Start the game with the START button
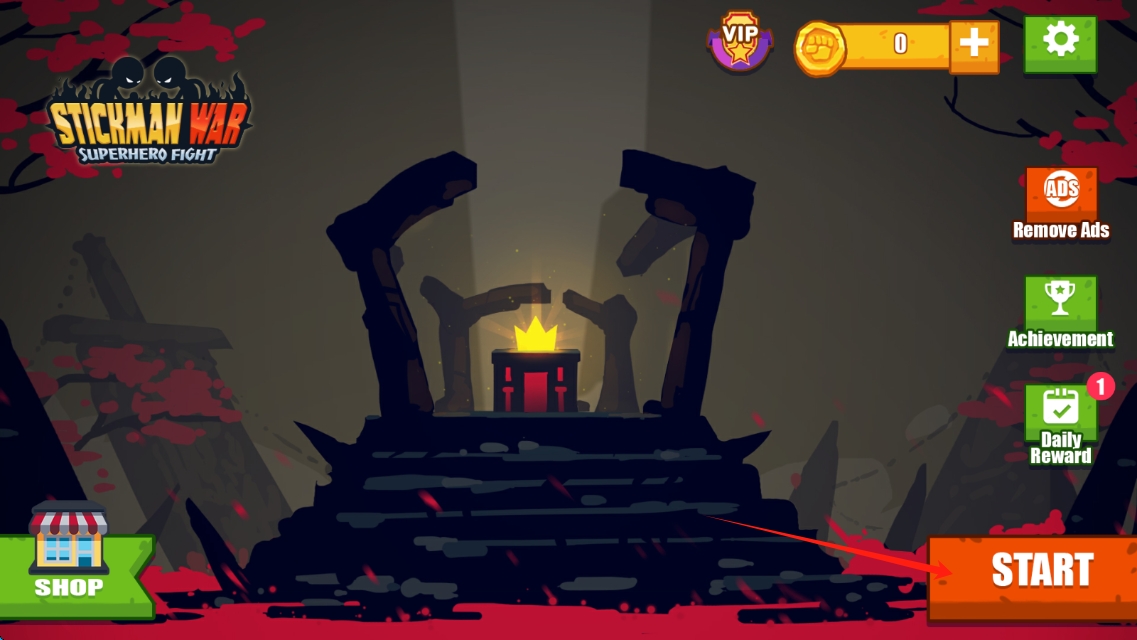The height and width of the screenshot is (640, 1137). tap(1040, 570)
